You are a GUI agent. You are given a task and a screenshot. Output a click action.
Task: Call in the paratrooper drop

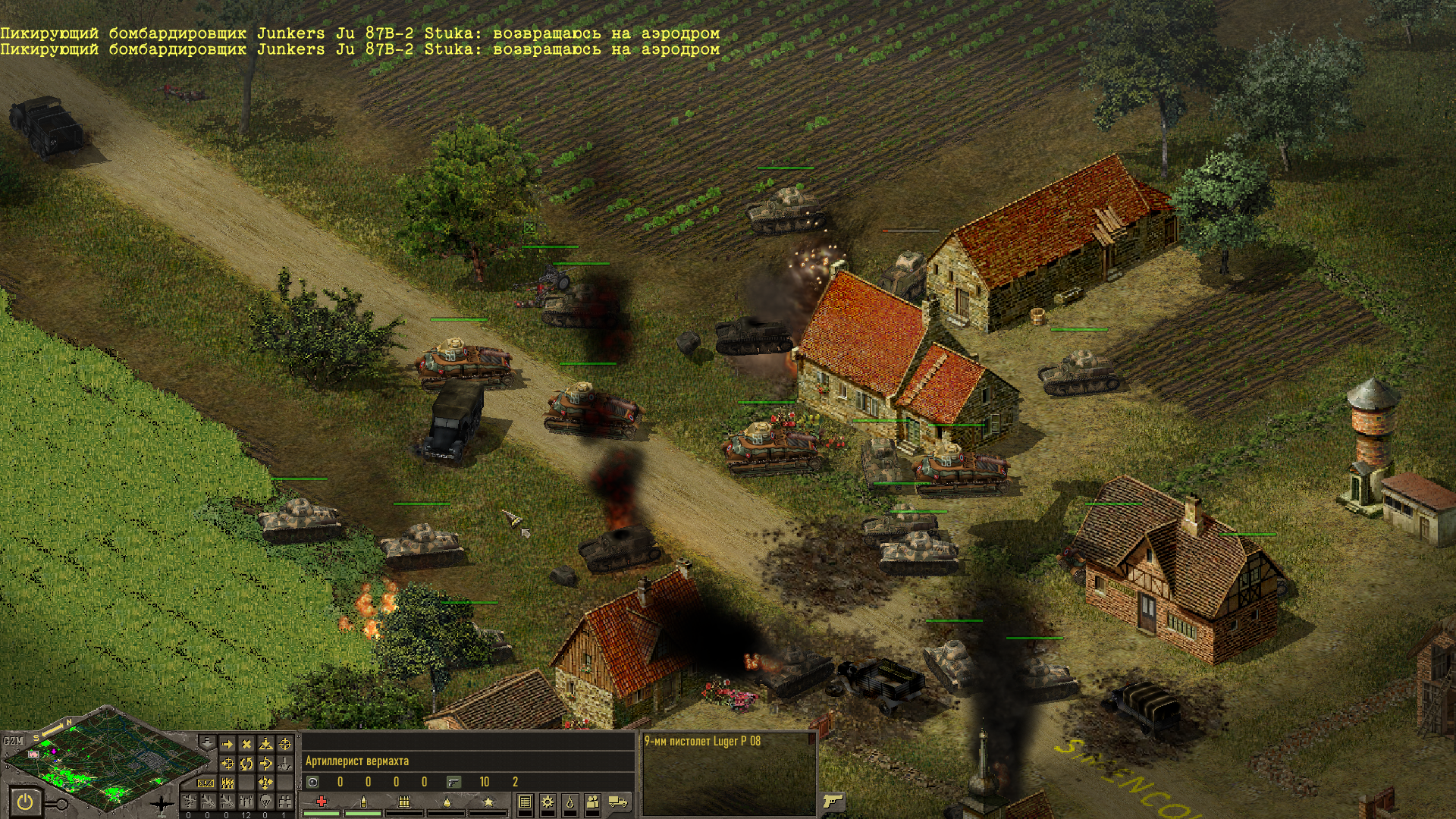[265, 802]
